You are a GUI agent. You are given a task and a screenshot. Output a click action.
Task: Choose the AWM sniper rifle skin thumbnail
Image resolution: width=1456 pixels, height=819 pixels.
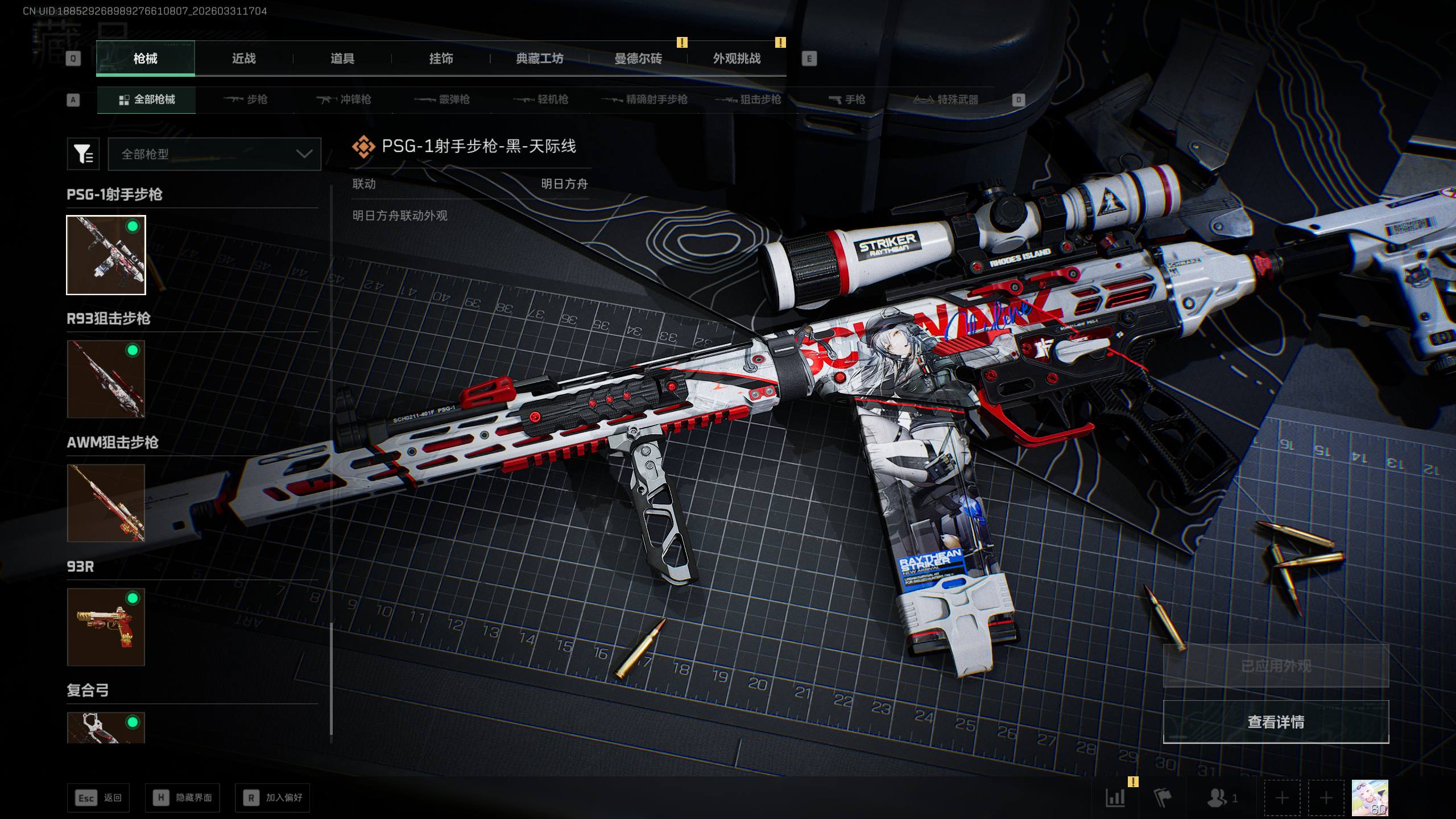click(x=106, y=503)
